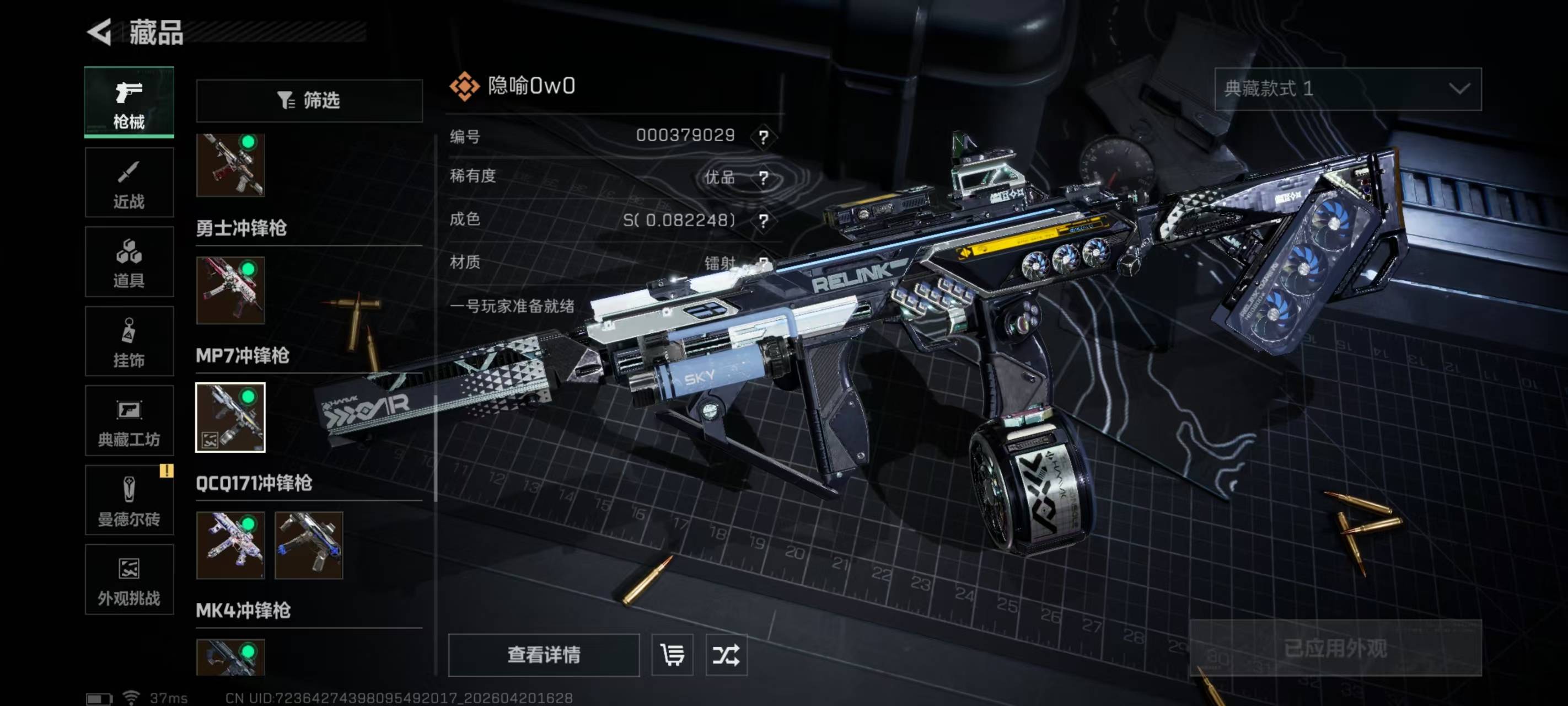Open the 外观挑战 tab

coord(129,579)
